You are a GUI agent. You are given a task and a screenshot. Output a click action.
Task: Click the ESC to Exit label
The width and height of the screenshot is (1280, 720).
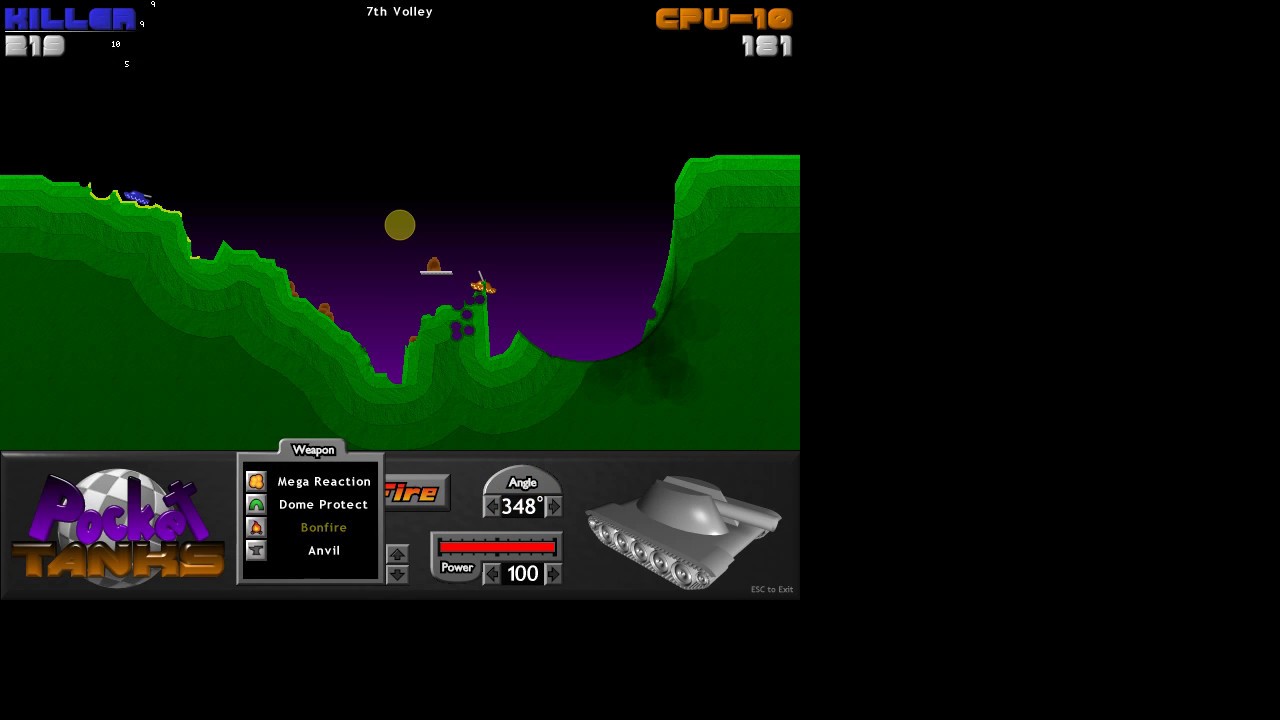(771, 589)
